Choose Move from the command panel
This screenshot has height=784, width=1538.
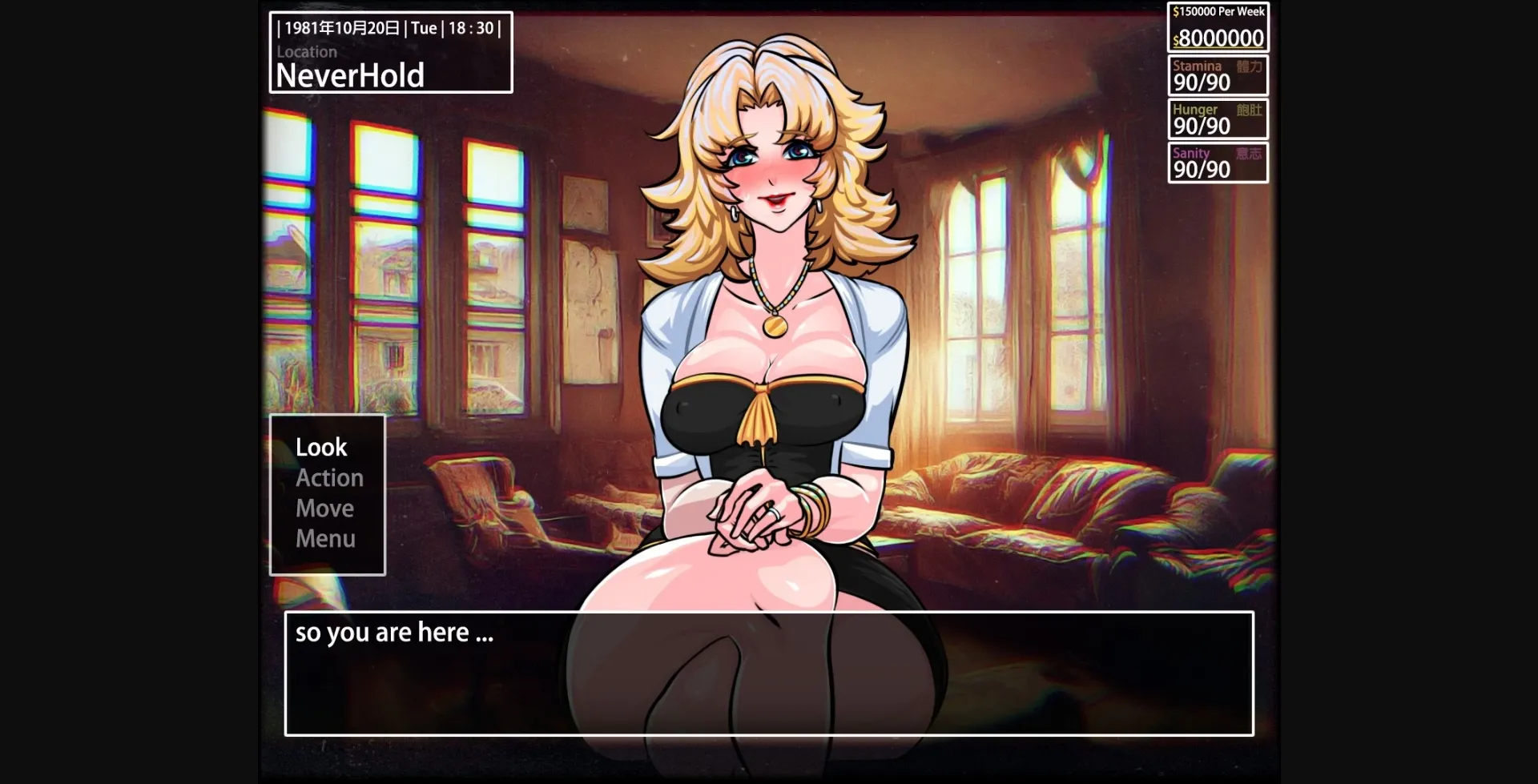click(x=324, y=508)
